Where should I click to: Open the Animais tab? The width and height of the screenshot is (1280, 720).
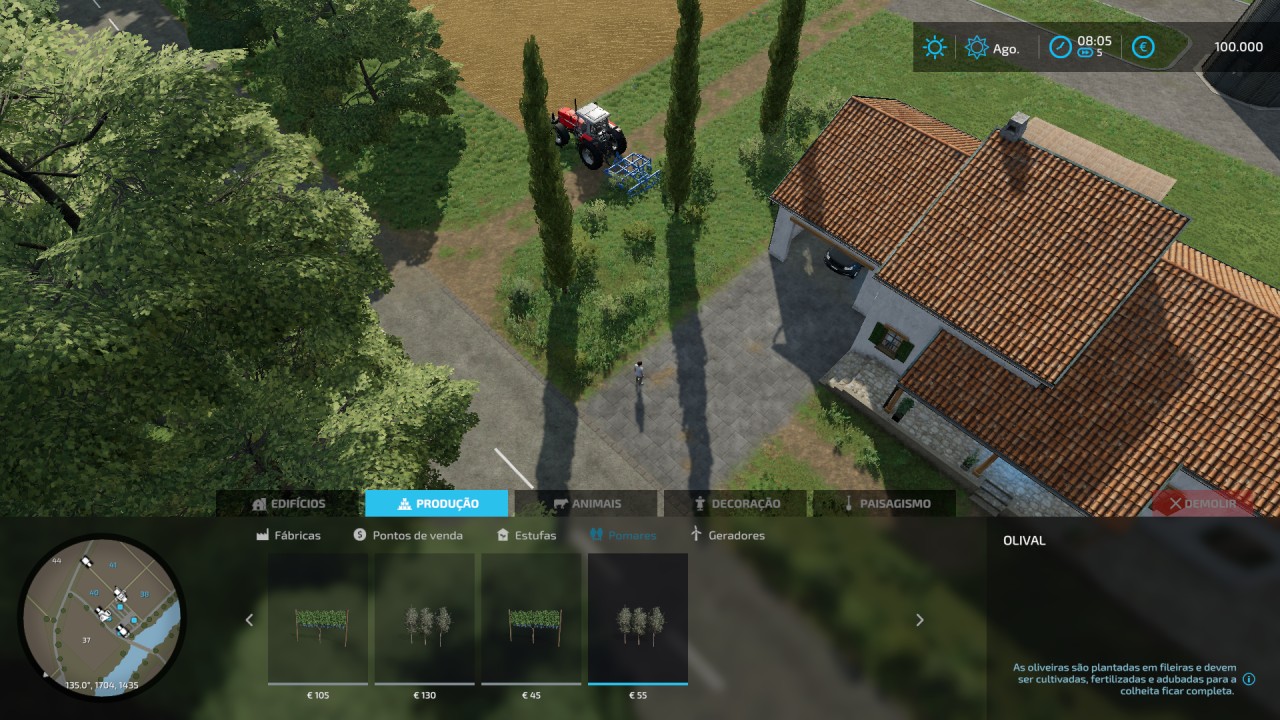586,504
